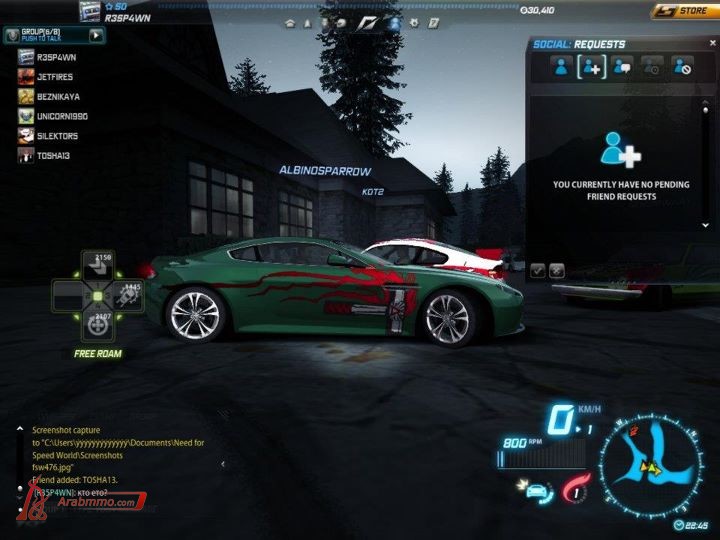Toggle the group push-to-talk microphone
720x540 pixels.
pos(12,35)
